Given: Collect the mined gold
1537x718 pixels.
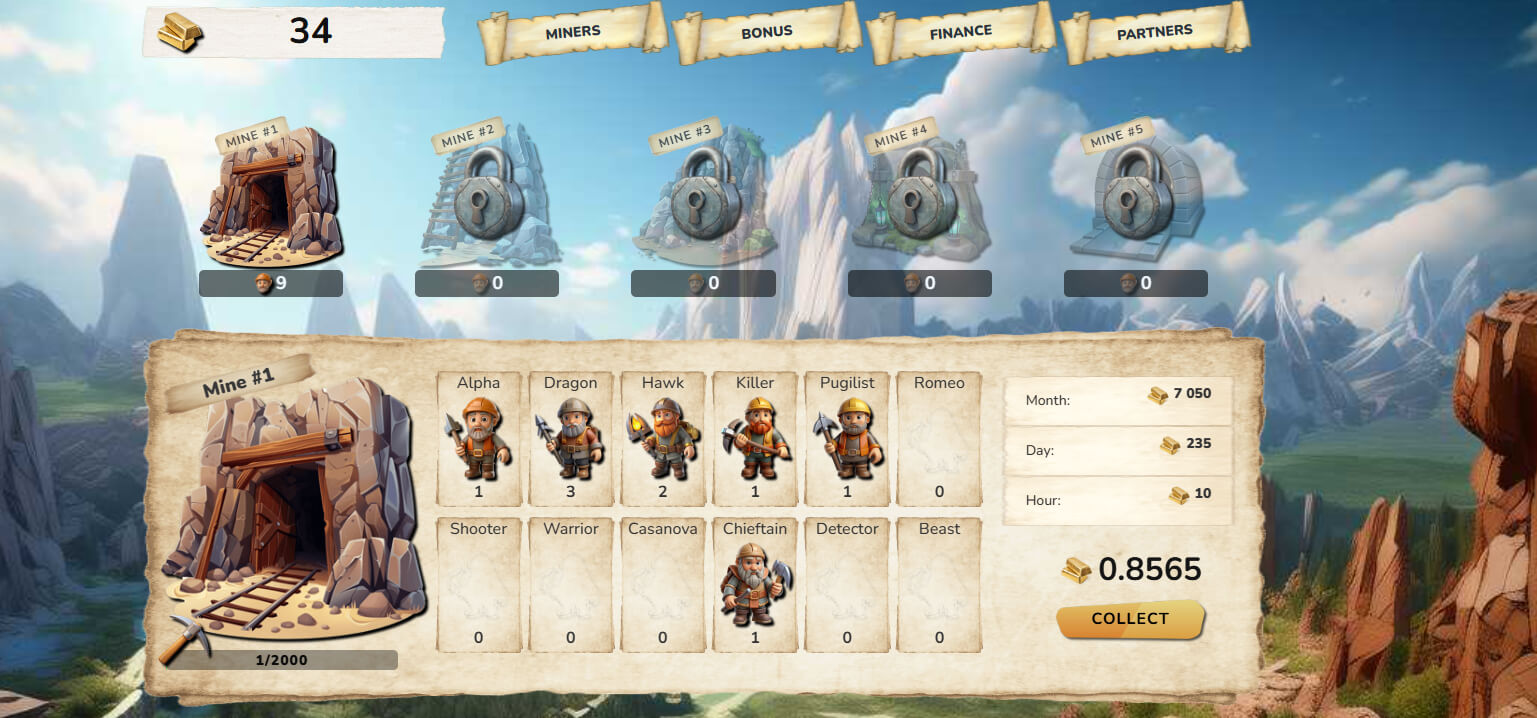Looking at the screenshot, I should pyautogui.click(x=1130, y=619).
